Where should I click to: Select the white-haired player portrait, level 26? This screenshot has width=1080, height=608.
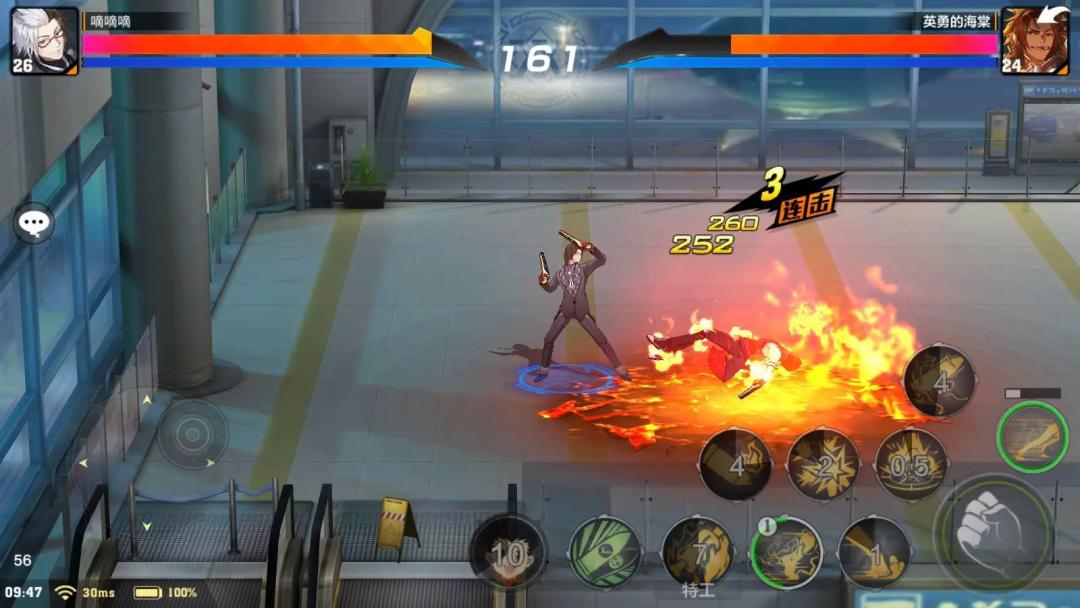coord(45,41)
